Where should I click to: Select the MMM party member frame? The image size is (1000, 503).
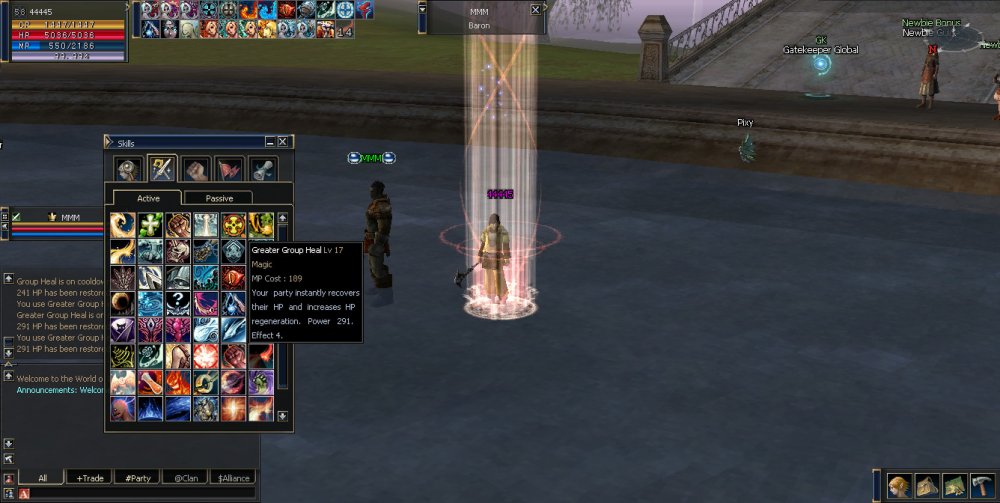pos(70,217)
